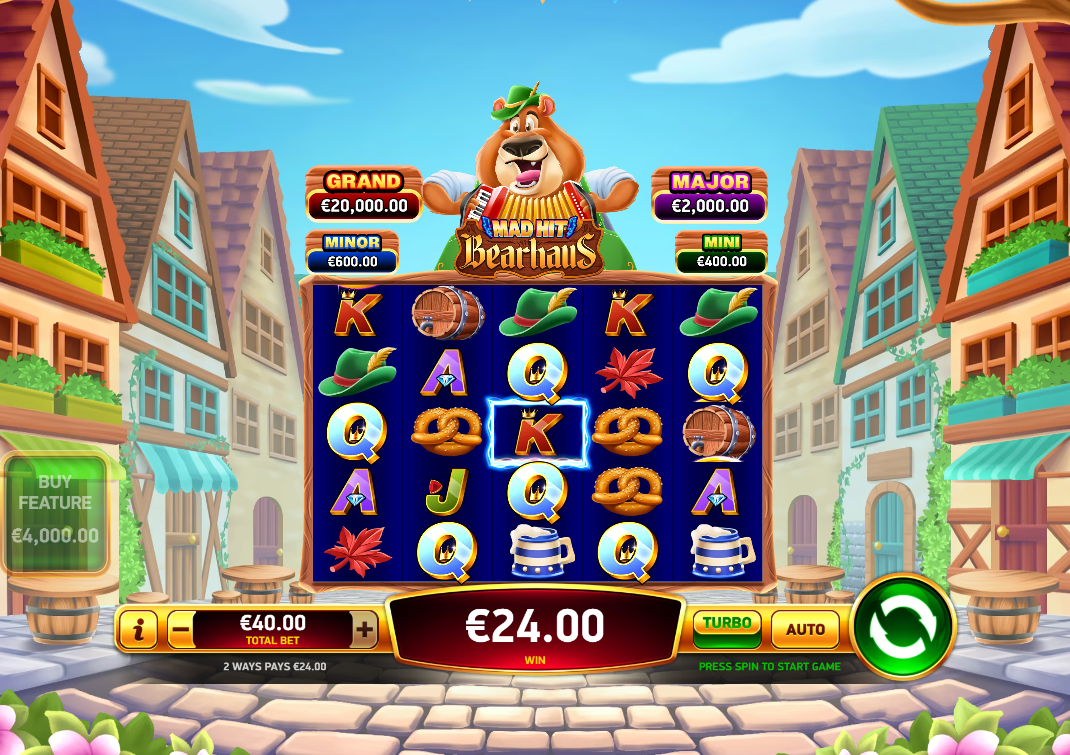Open the Auto spin options

pyautogui.click(x=805, y=629)
